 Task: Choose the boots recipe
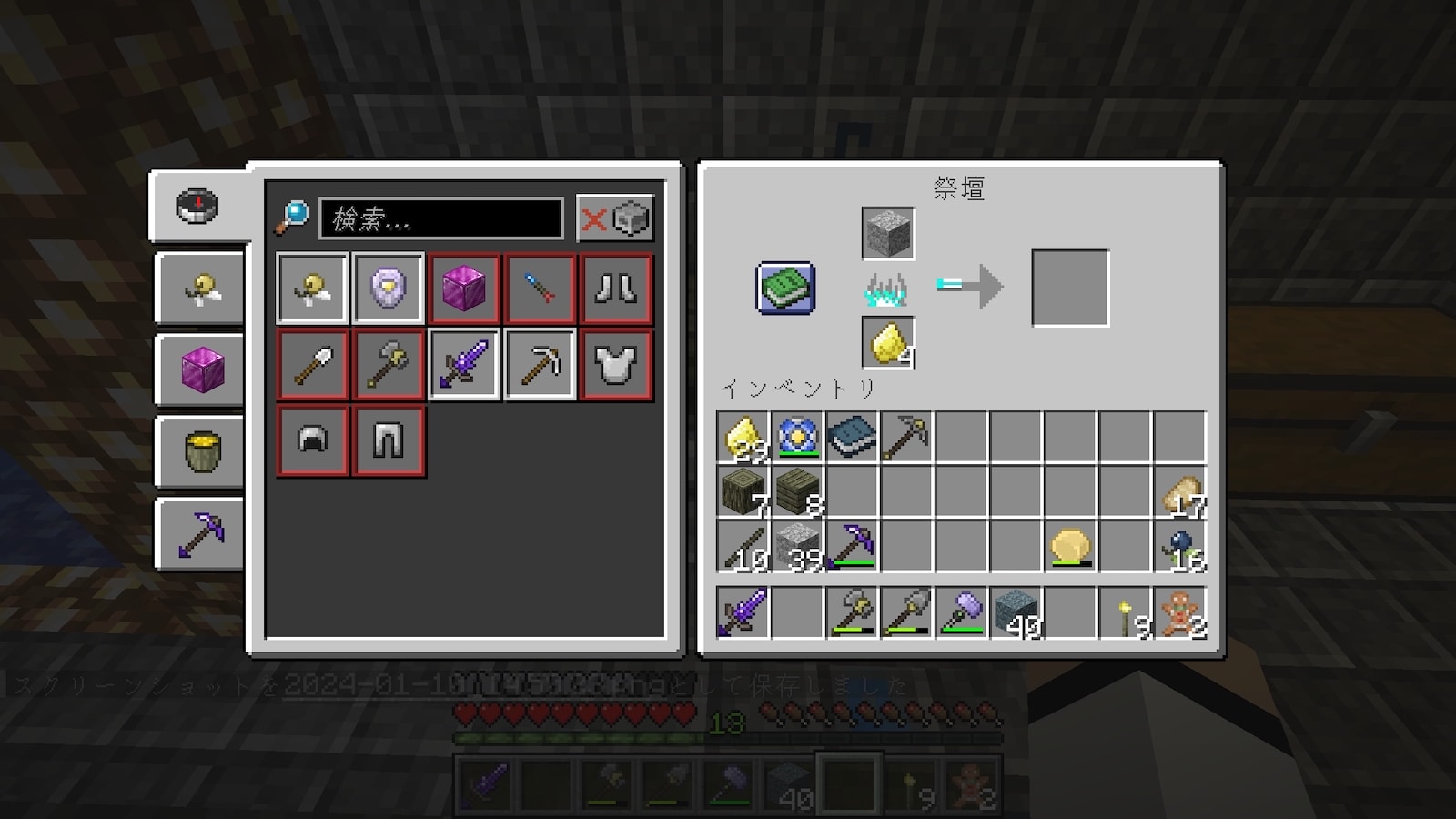tap(616, 288)
